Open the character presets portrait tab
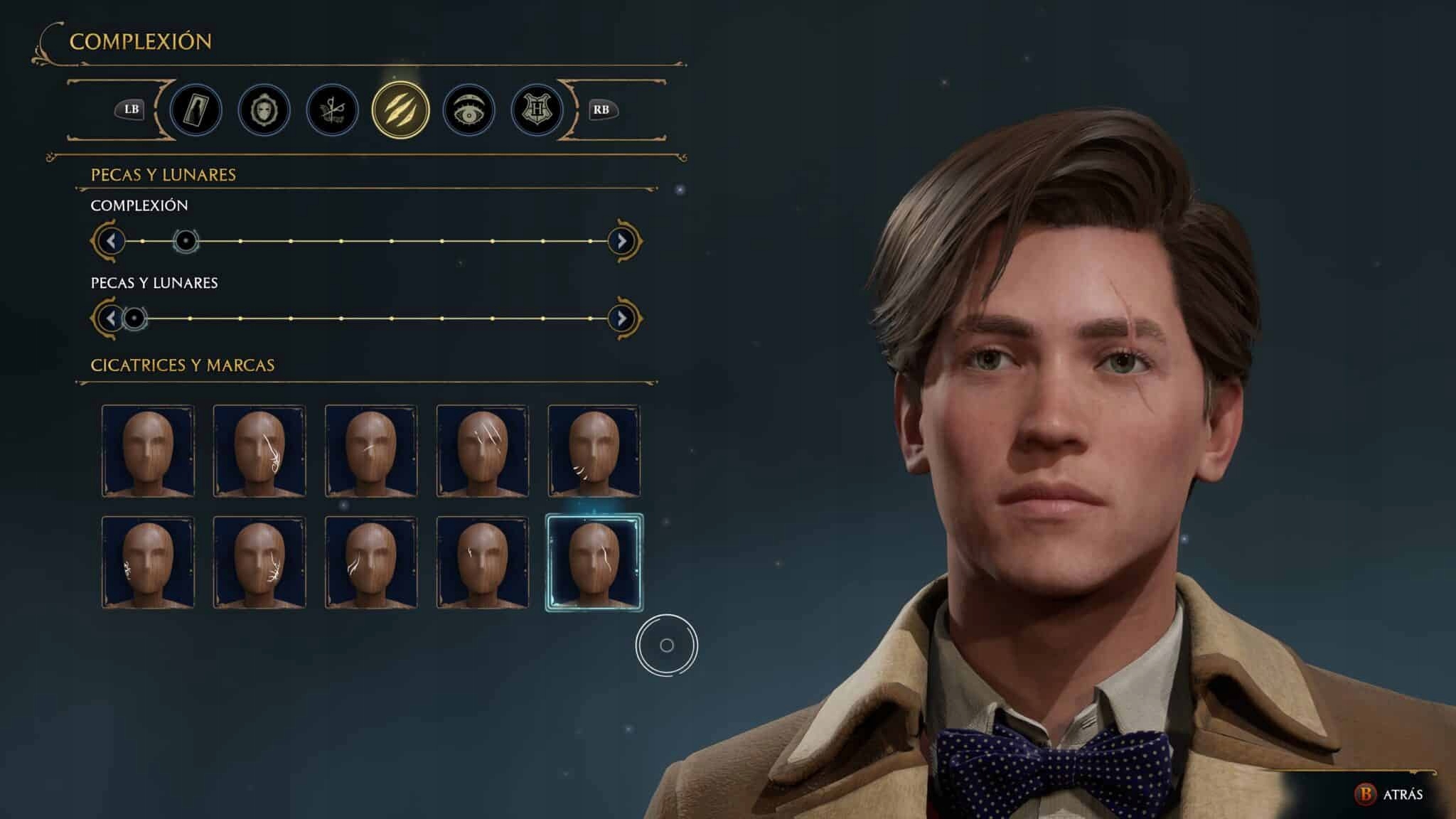Screen dimensions: 1456x819 pos(196,110)
